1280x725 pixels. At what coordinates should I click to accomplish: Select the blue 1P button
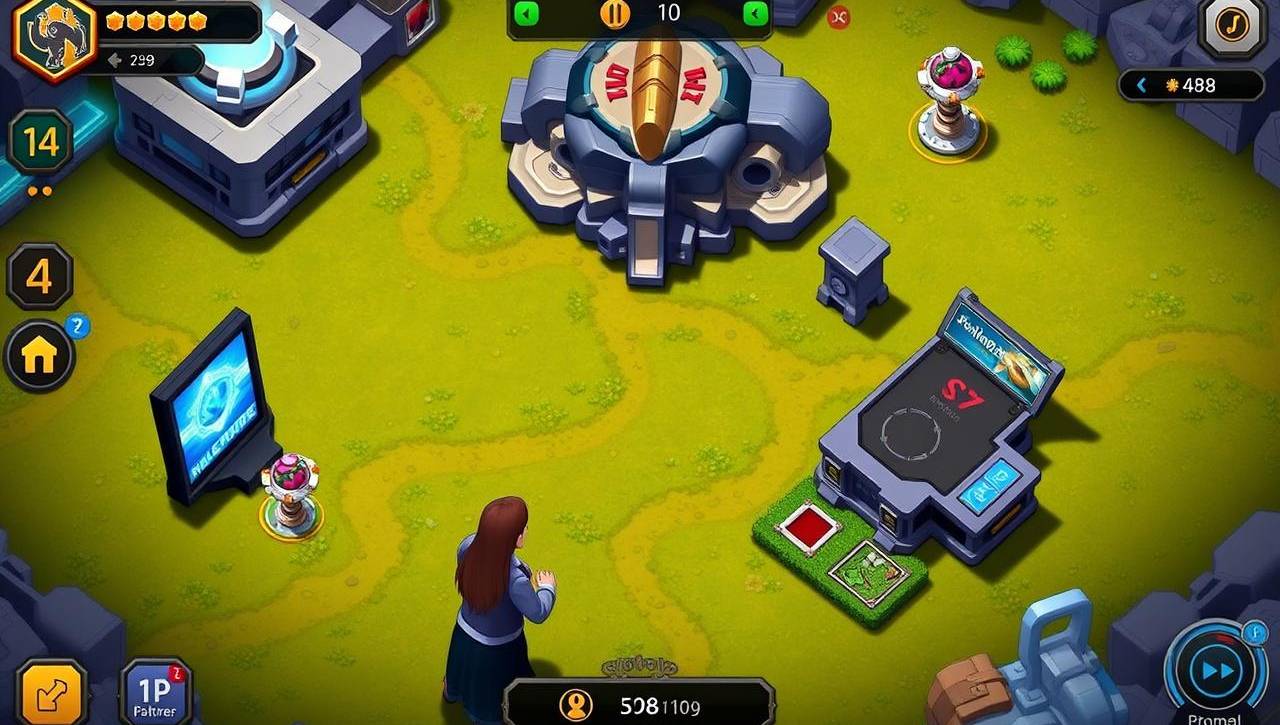(155, 693)
